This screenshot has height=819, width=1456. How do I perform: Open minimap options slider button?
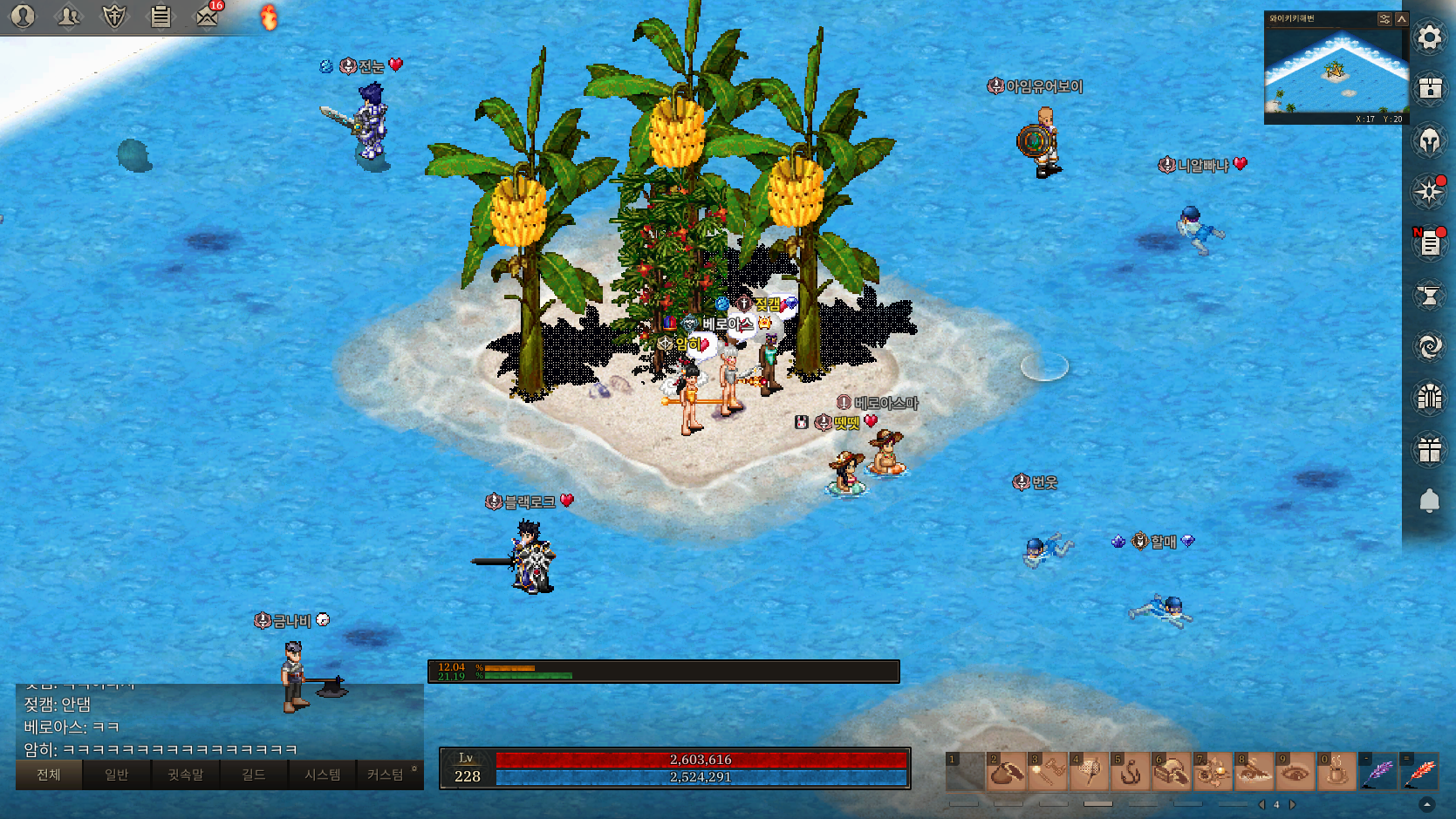tap(1384, 18)
